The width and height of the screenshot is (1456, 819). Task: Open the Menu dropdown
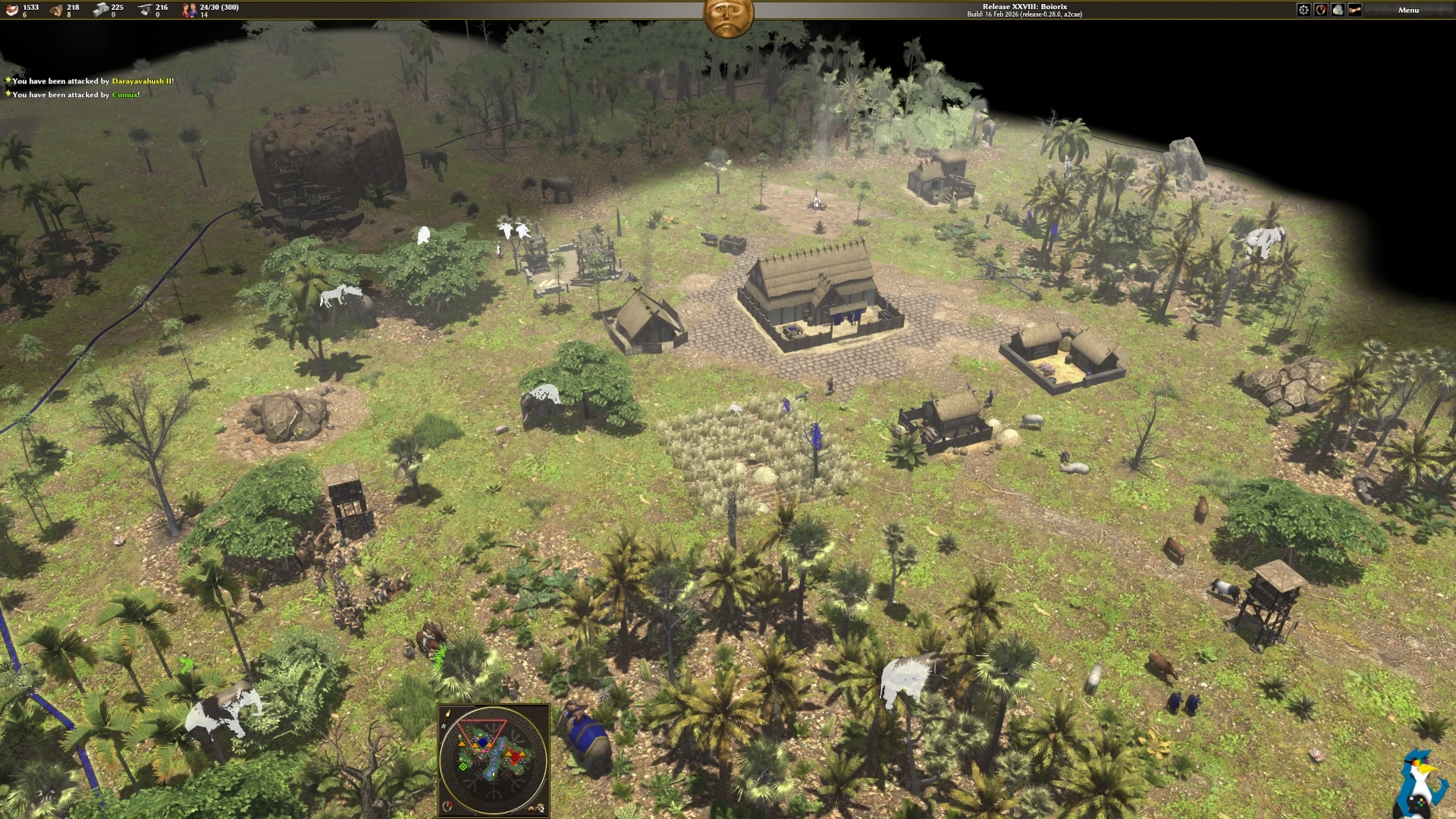pos(1408,10)
